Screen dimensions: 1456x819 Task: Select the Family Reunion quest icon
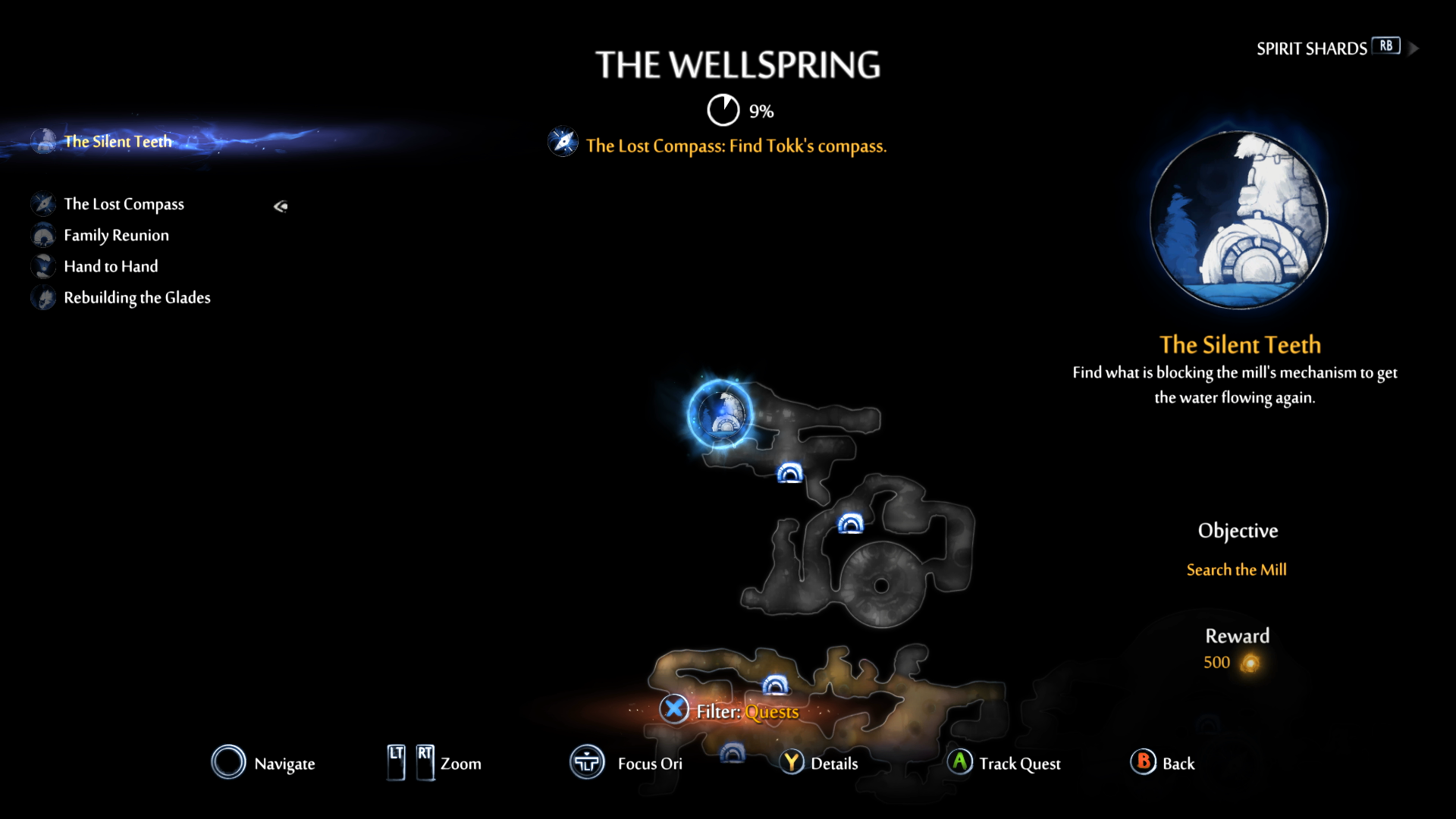[43, 235]
